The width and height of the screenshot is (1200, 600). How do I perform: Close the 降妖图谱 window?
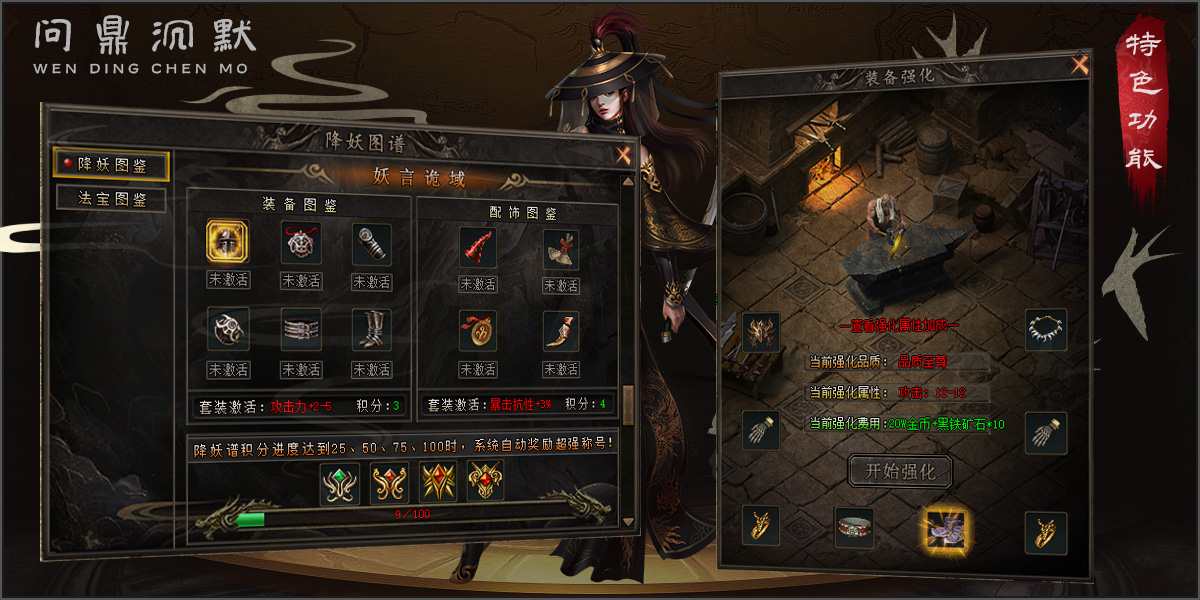click(x=623, y=155)
